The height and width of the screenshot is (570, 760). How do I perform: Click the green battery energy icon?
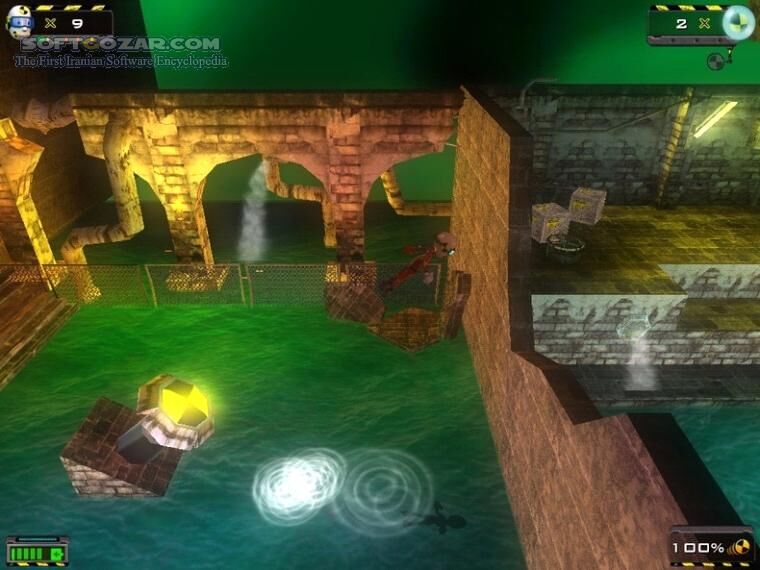(x=37, y=552)
